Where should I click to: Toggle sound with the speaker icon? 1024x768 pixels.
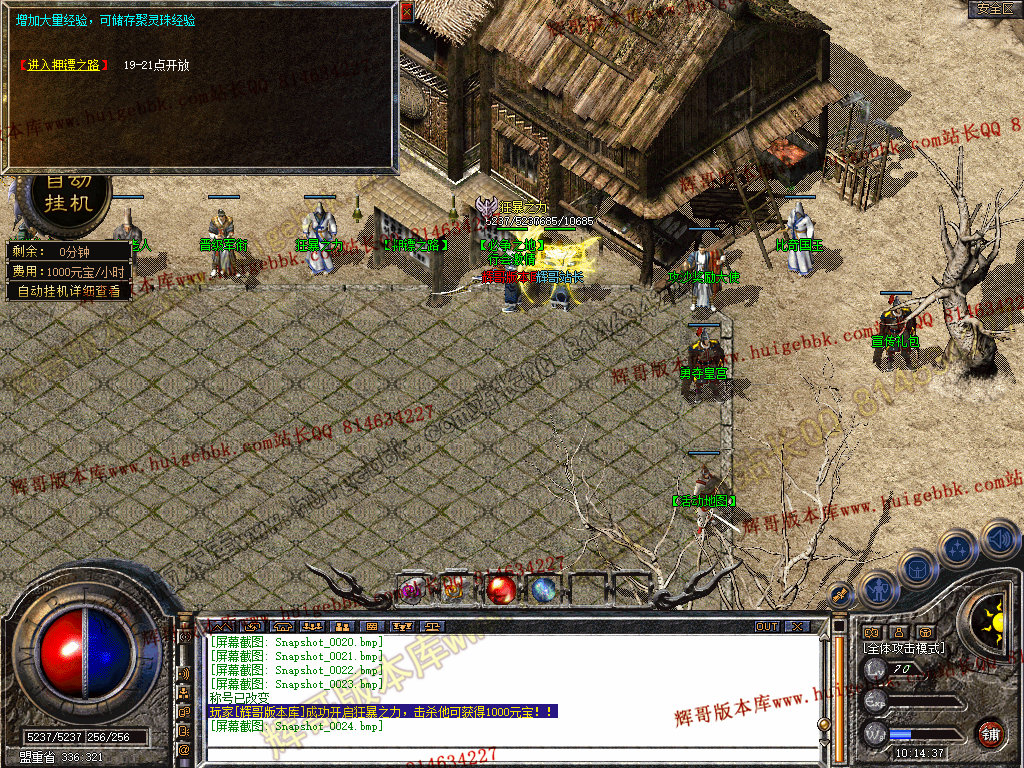(998, 538)
